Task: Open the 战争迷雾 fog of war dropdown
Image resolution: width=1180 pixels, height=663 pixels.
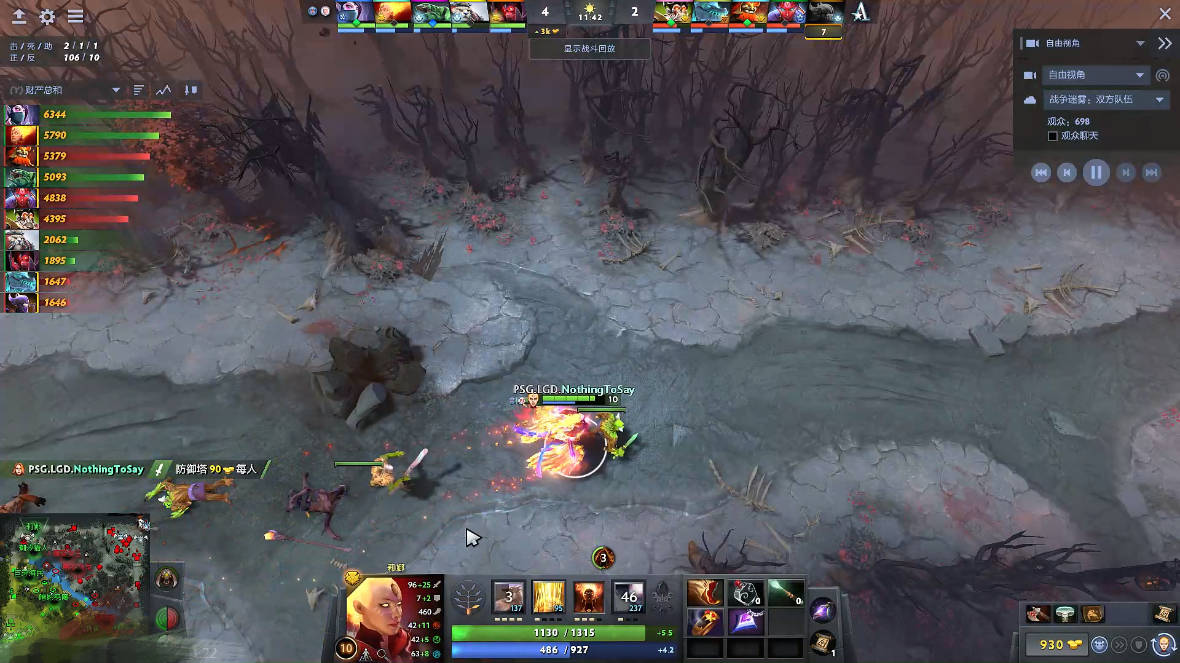Action: 1106,100
